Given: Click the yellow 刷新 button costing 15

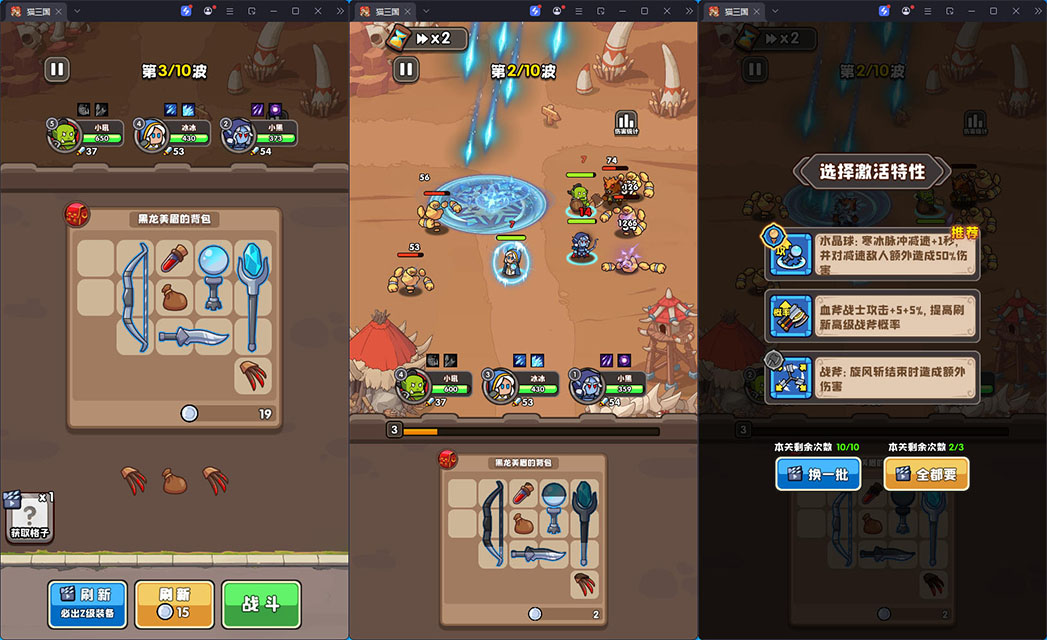Looking at the screenshot, I should (174, 604).
